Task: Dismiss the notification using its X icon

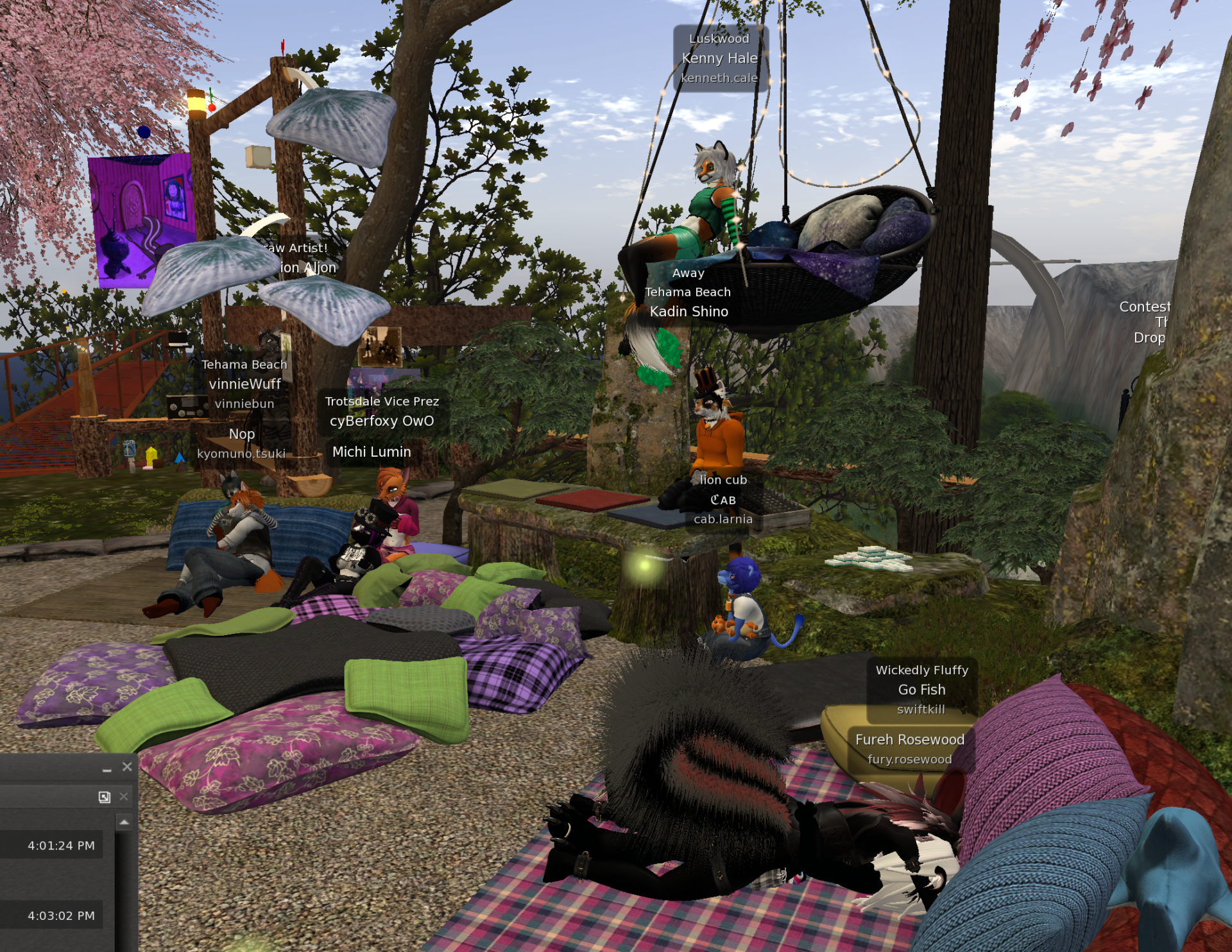Action: point(124,797)
